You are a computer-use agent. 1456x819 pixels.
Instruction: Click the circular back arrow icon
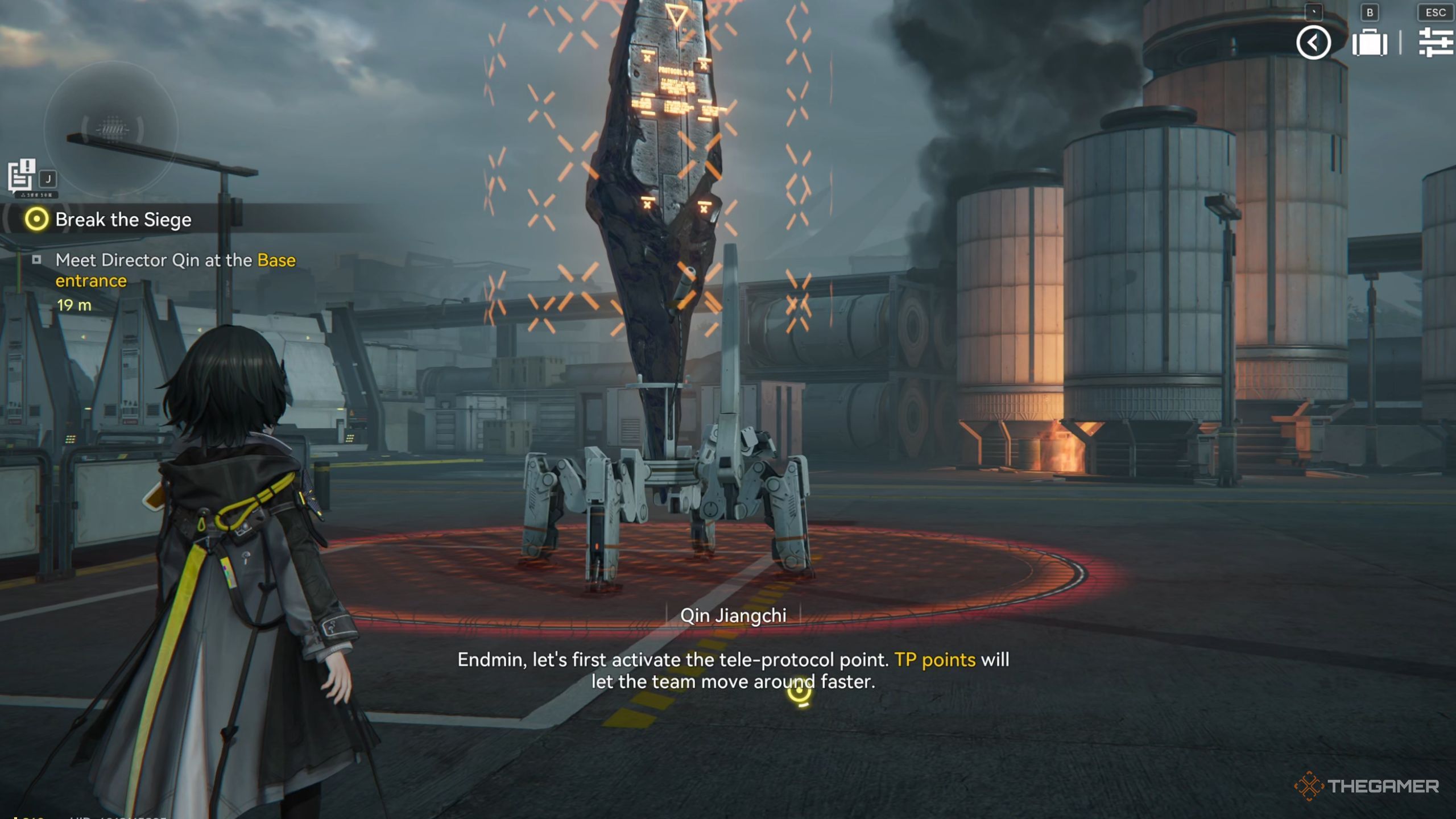(x=1313, y=43)
